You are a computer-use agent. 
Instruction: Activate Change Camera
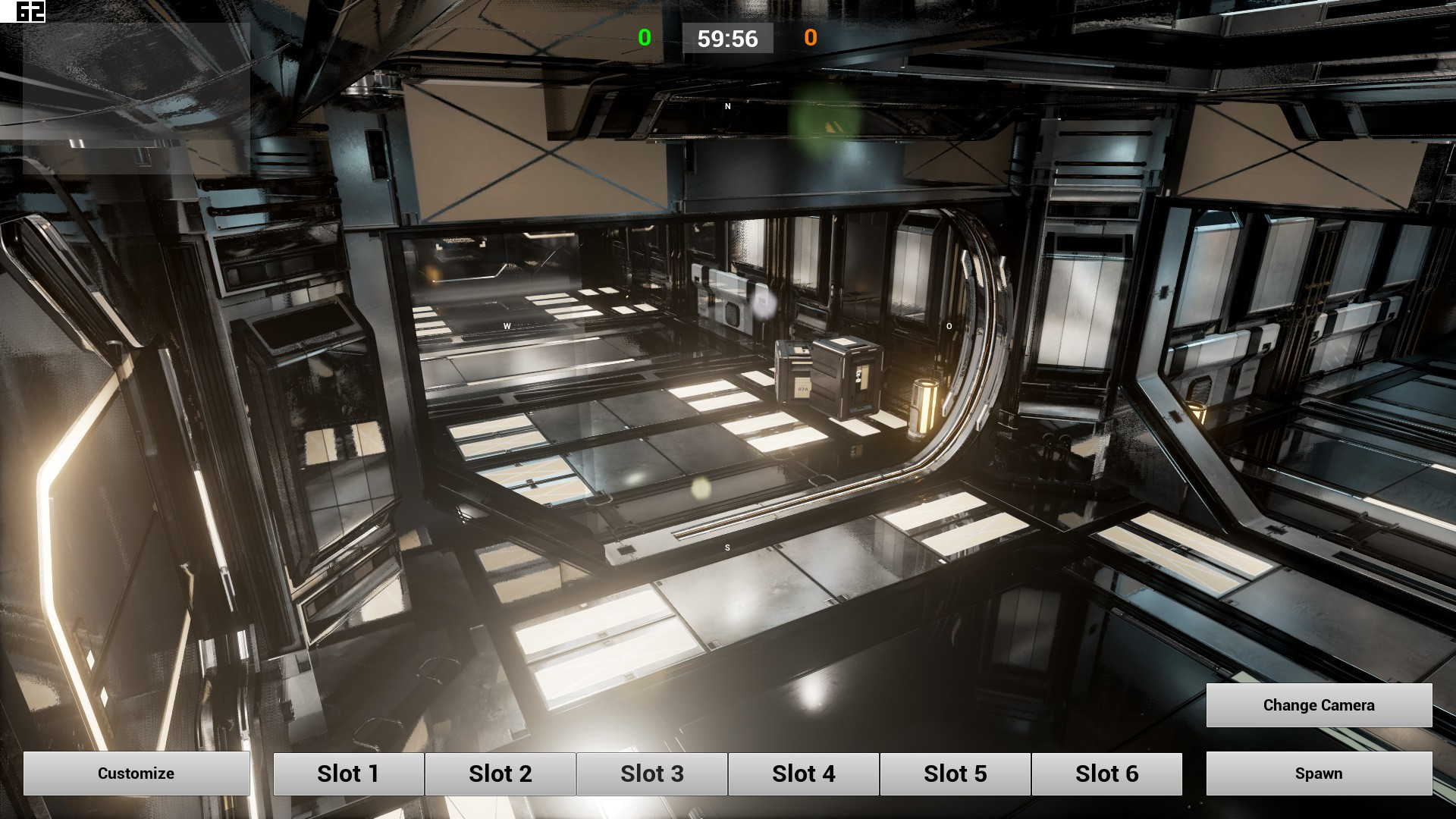1319,705
